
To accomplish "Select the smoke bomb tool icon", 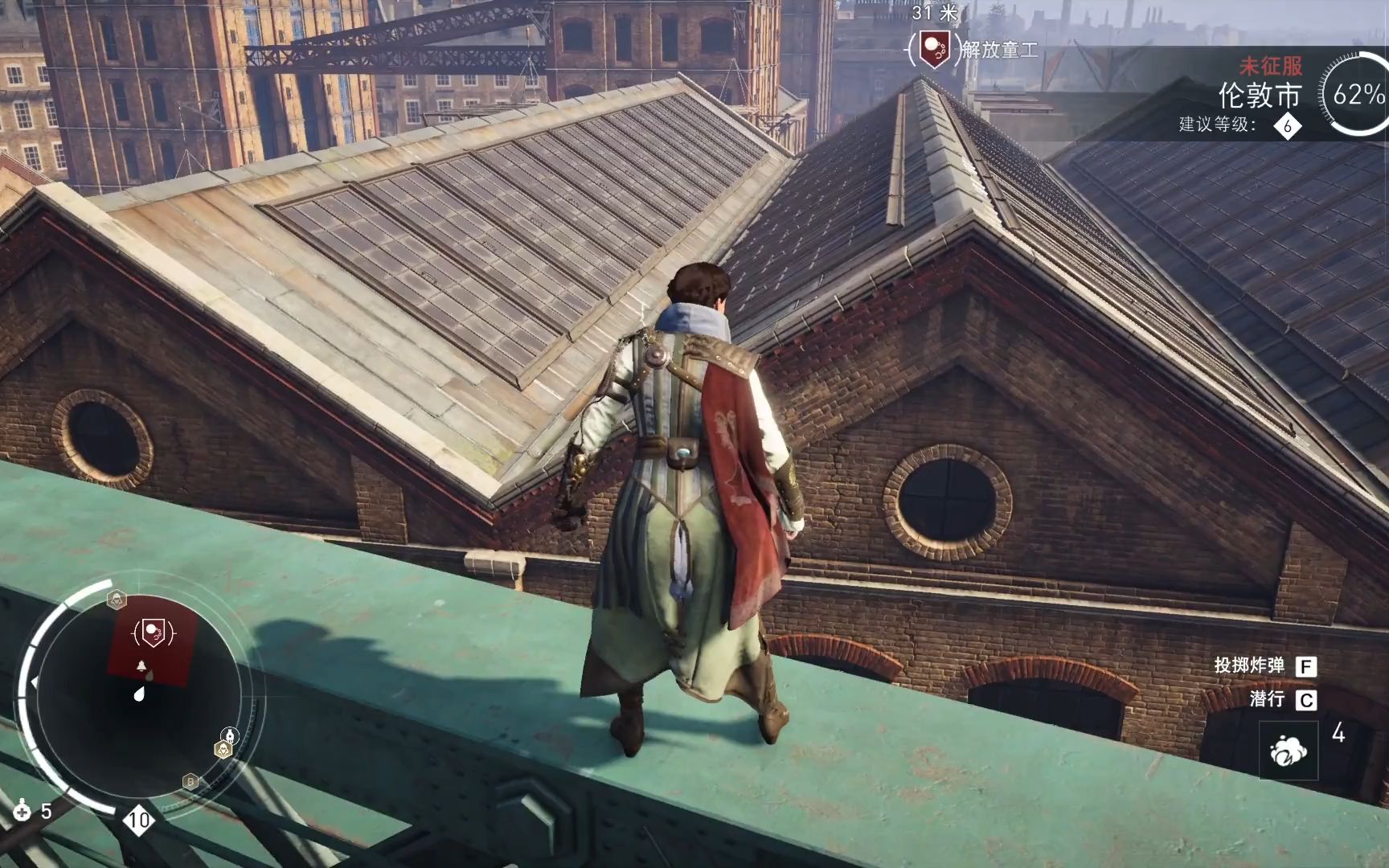I will tap(1288, 751).
